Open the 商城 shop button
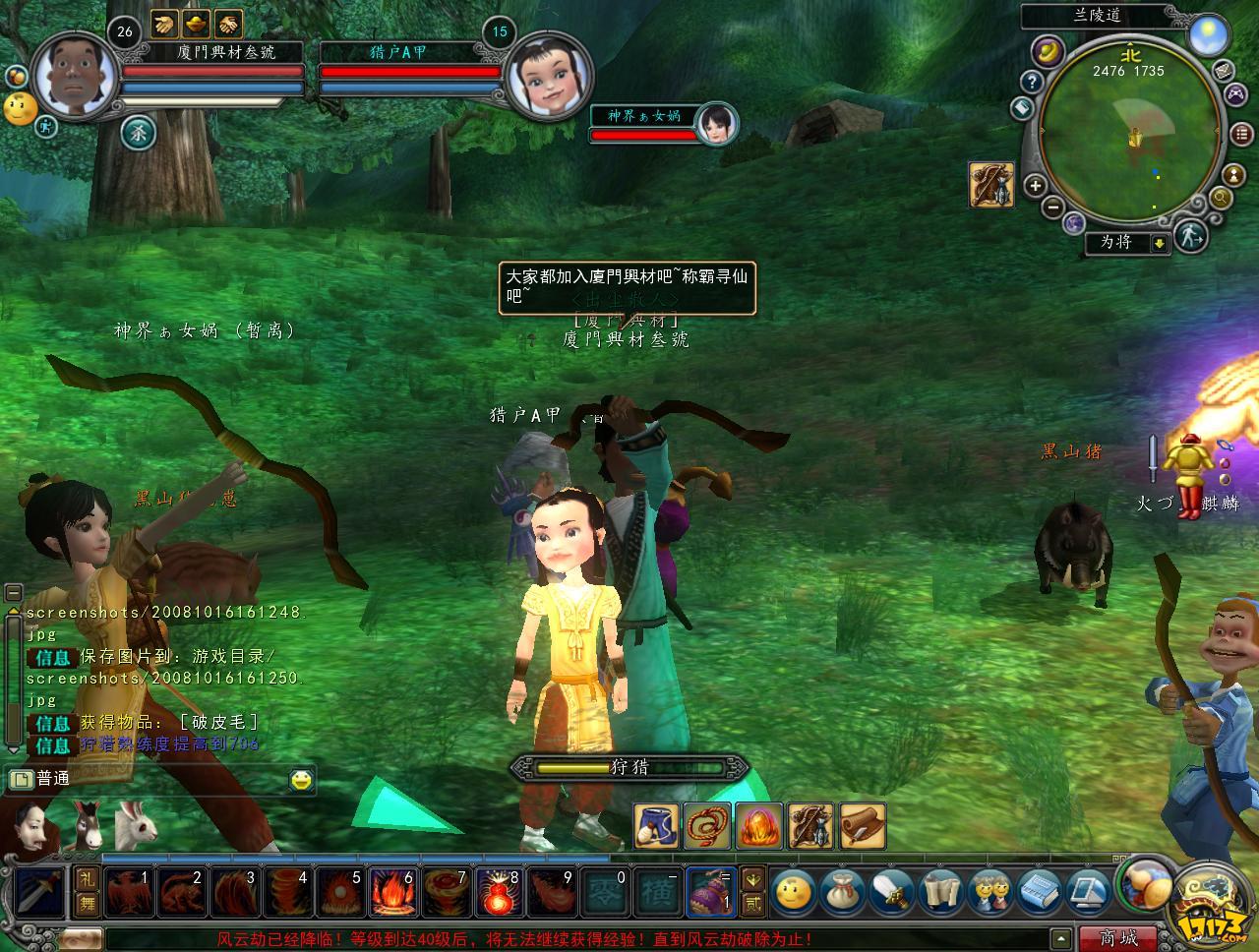This screenshot has width=1259, height=952. (x=1117, y=938)
